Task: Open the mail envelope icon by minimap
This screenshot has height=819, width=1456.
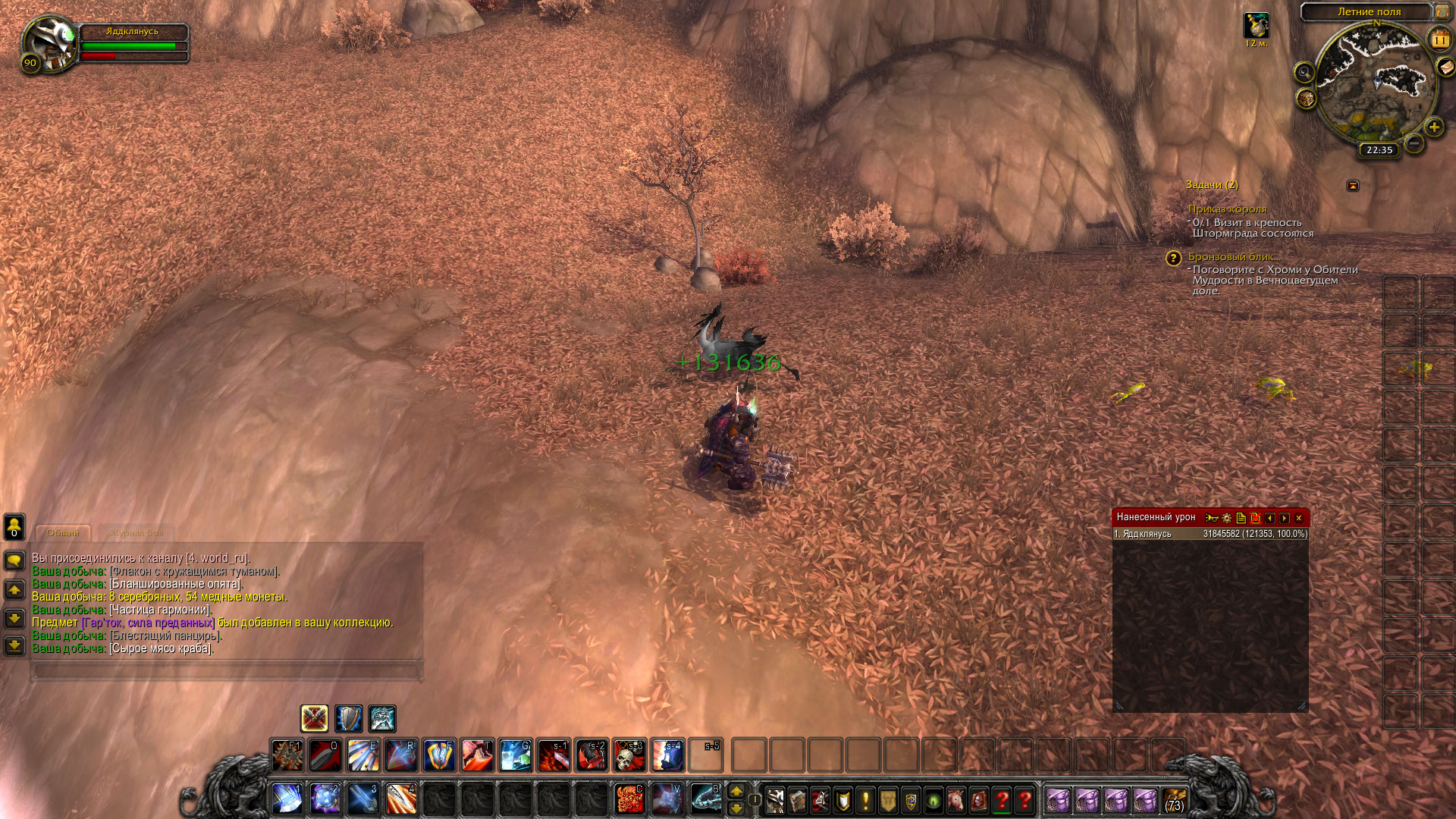Action: [x=1446, y=67]
